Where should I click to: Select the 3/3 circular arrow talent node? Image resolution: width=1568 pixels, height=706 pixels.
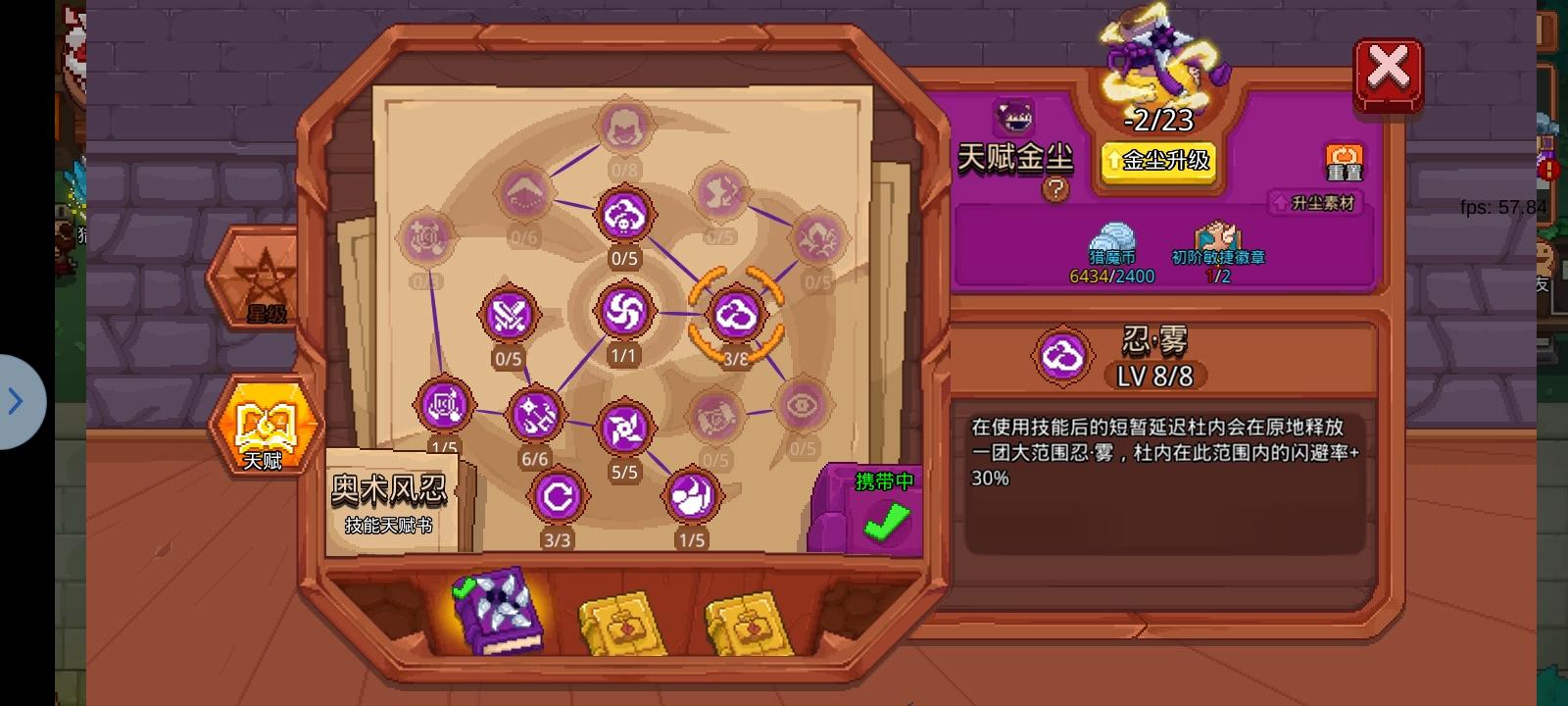point(557,496)
